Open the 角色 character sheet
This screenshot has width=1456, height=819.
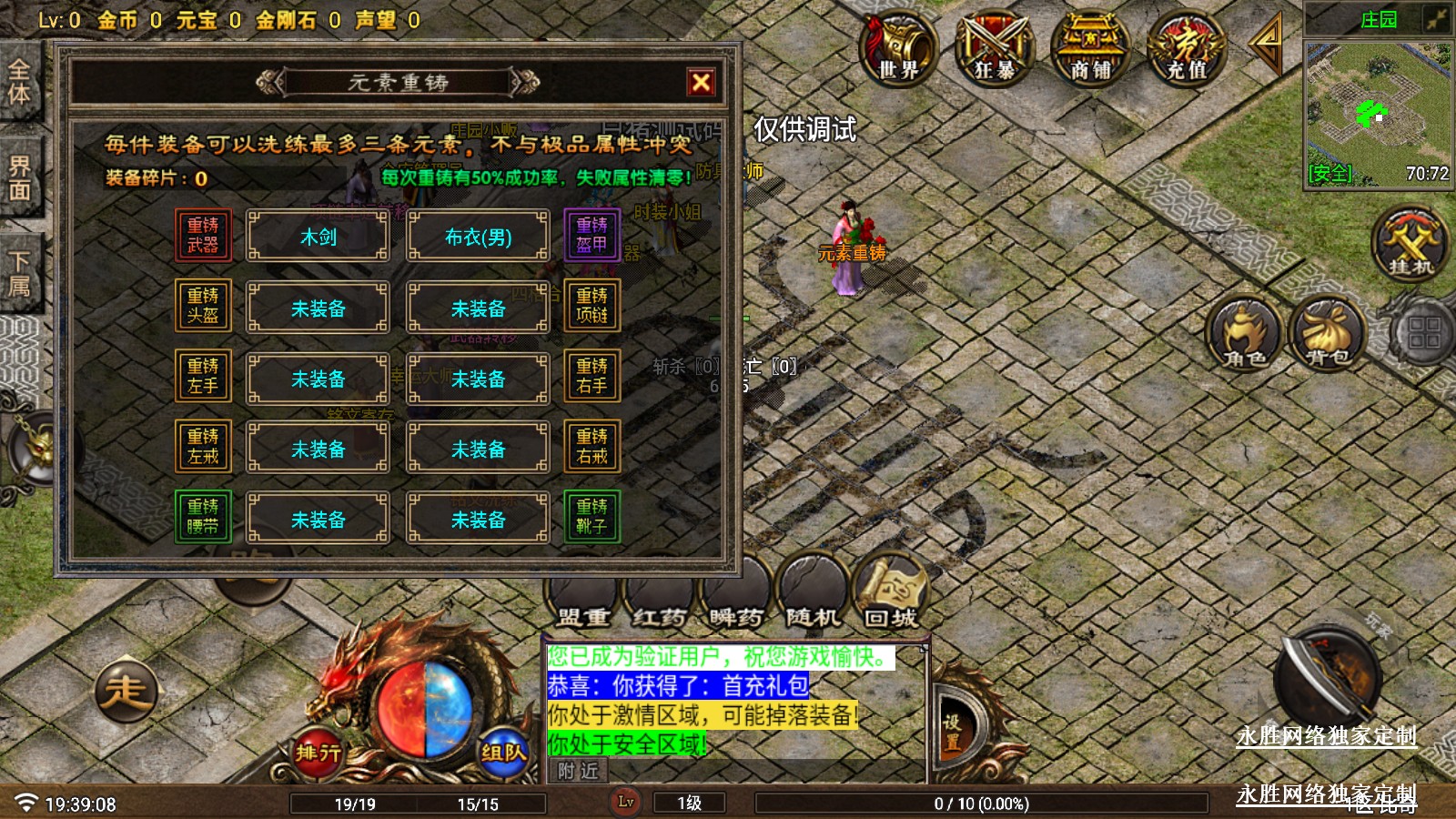[x=1243, y=334]
